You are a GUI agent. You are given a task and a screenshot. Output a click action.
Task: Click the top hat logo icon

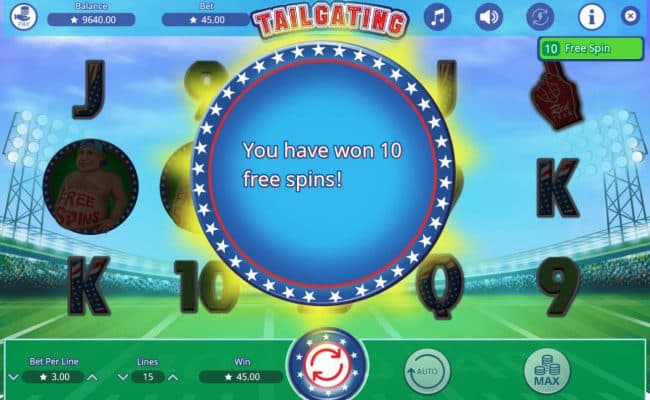click(26, 17)
